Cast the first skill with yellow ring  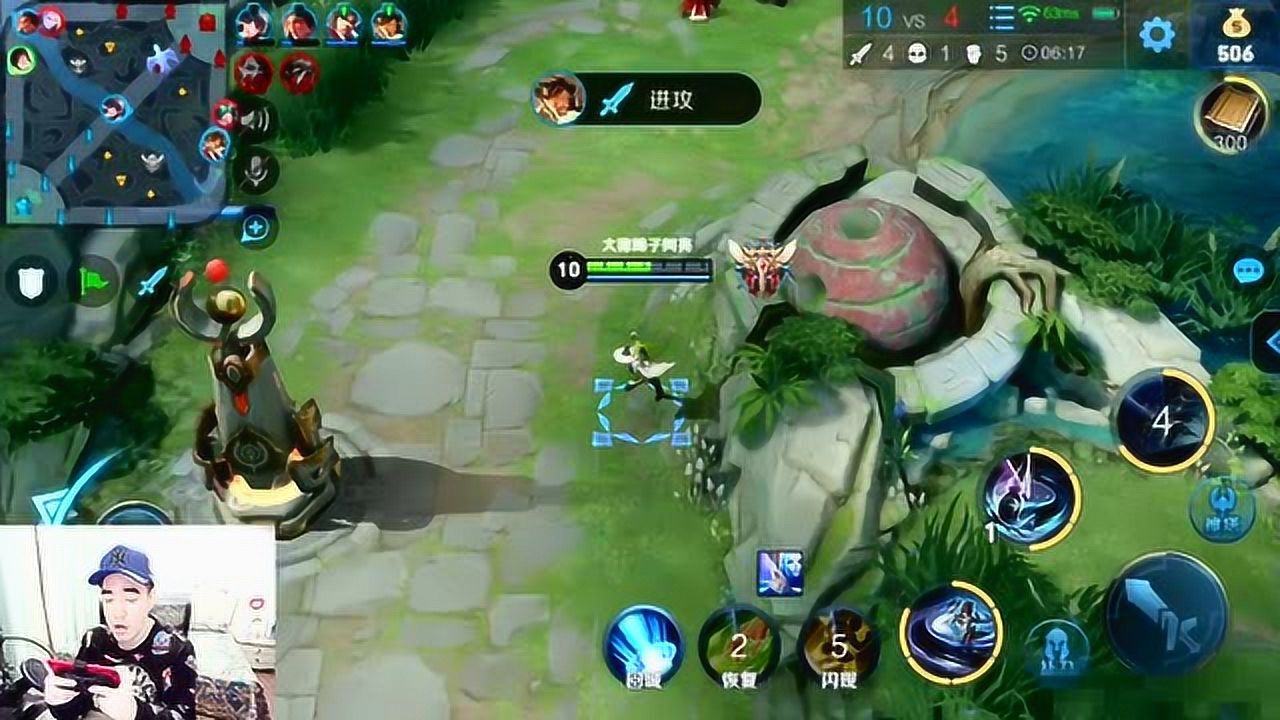[x=951, y=629]
